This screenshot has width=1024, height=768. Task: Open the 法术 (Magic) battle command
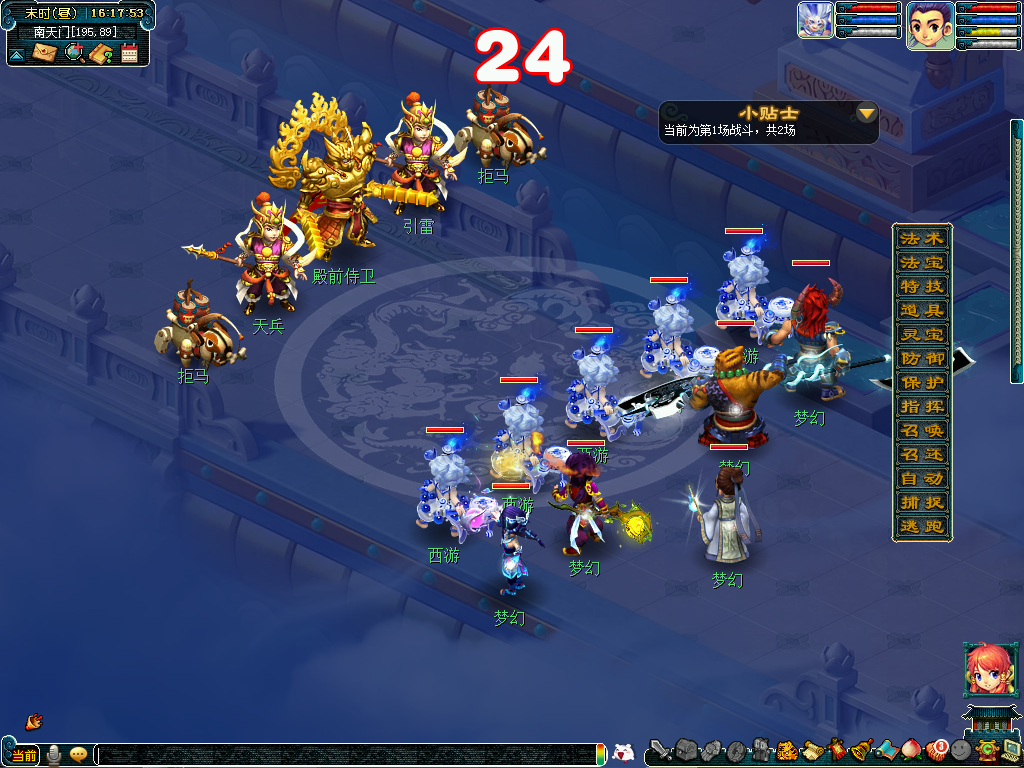point(921,239)
